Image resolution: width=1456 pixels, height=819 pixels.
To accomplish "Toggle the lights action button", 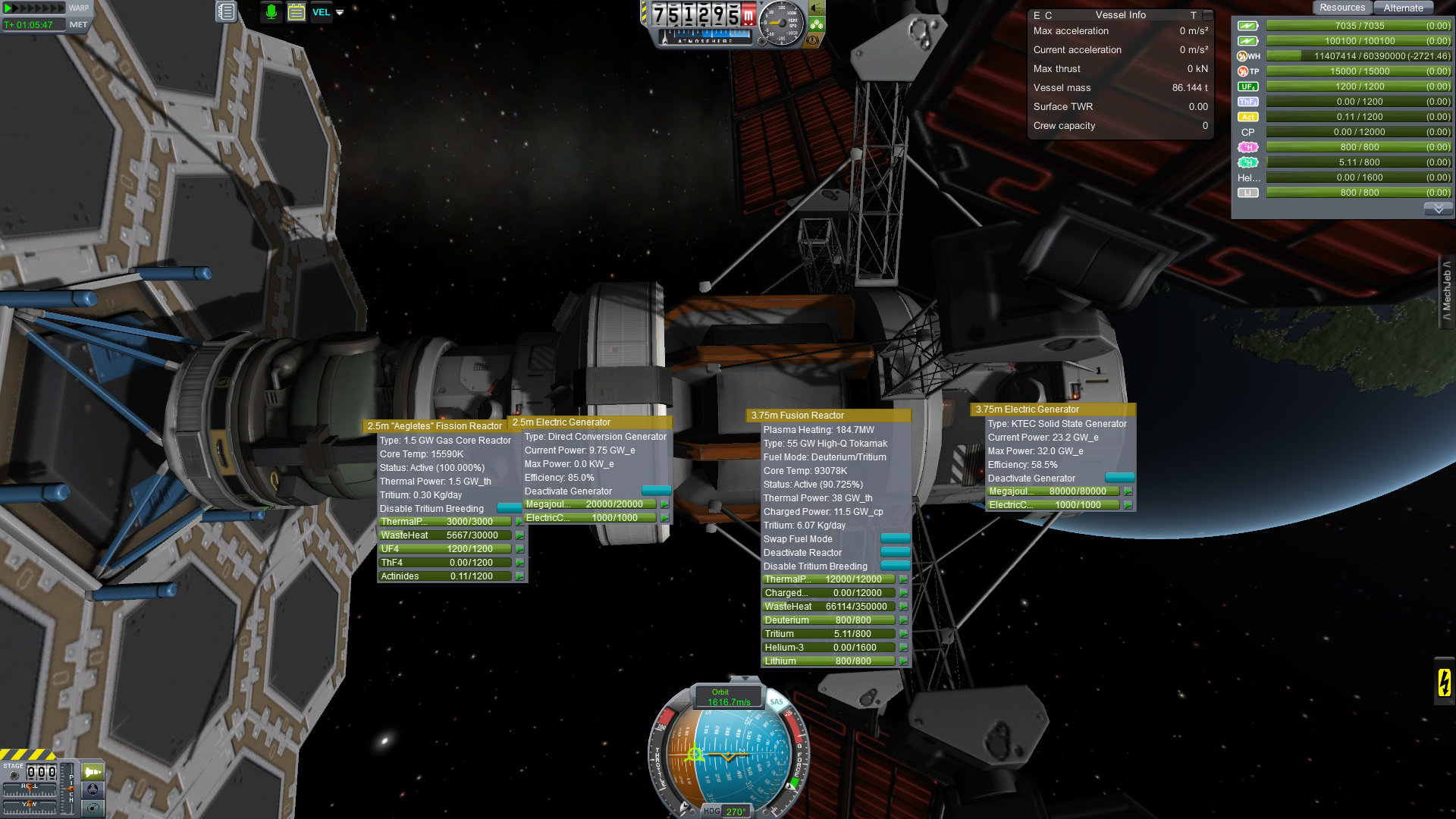I will coord(817,8).
